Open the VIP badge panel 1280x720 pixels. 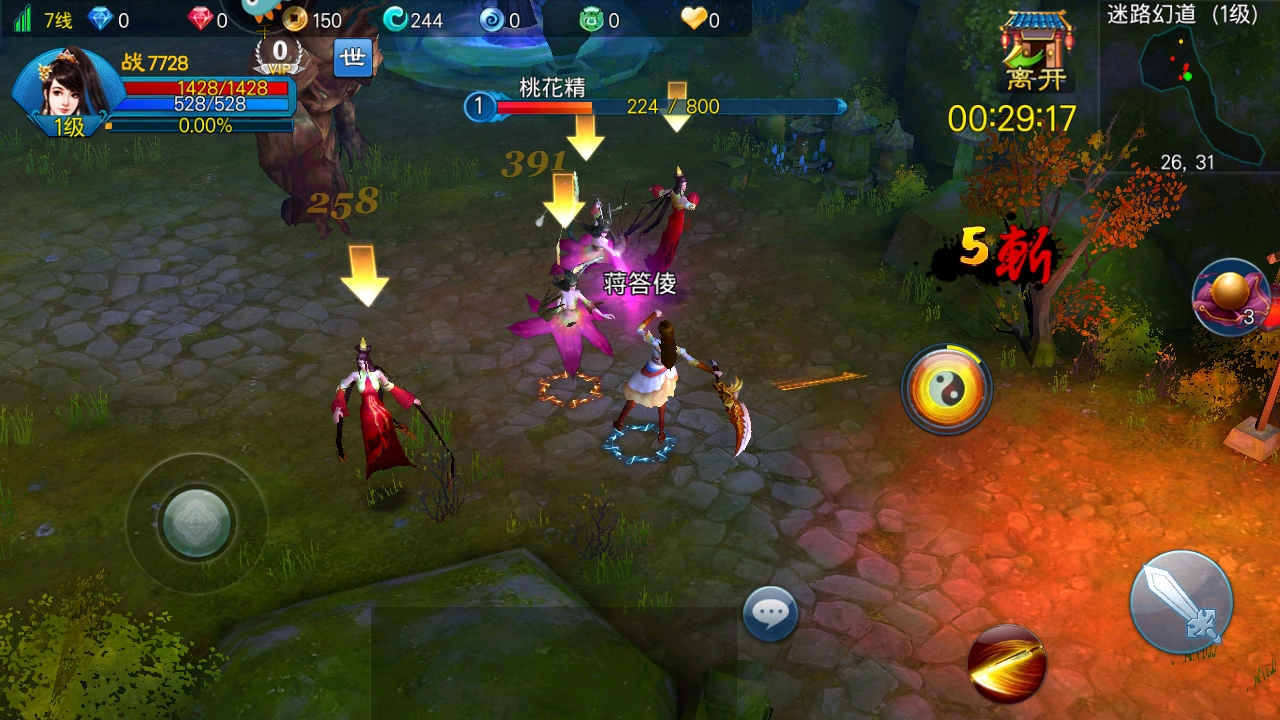[x=280, y=55]
